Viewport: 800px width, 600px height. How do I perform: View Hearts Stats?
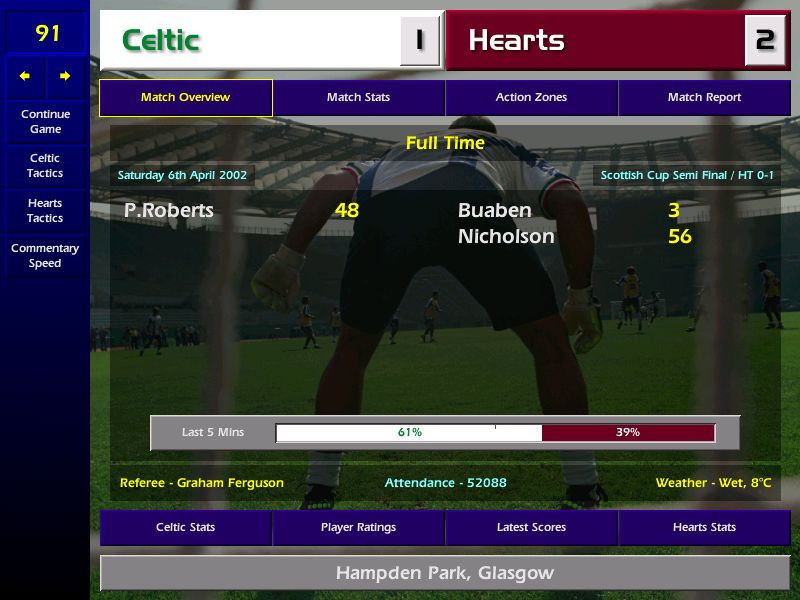(704, 527)
